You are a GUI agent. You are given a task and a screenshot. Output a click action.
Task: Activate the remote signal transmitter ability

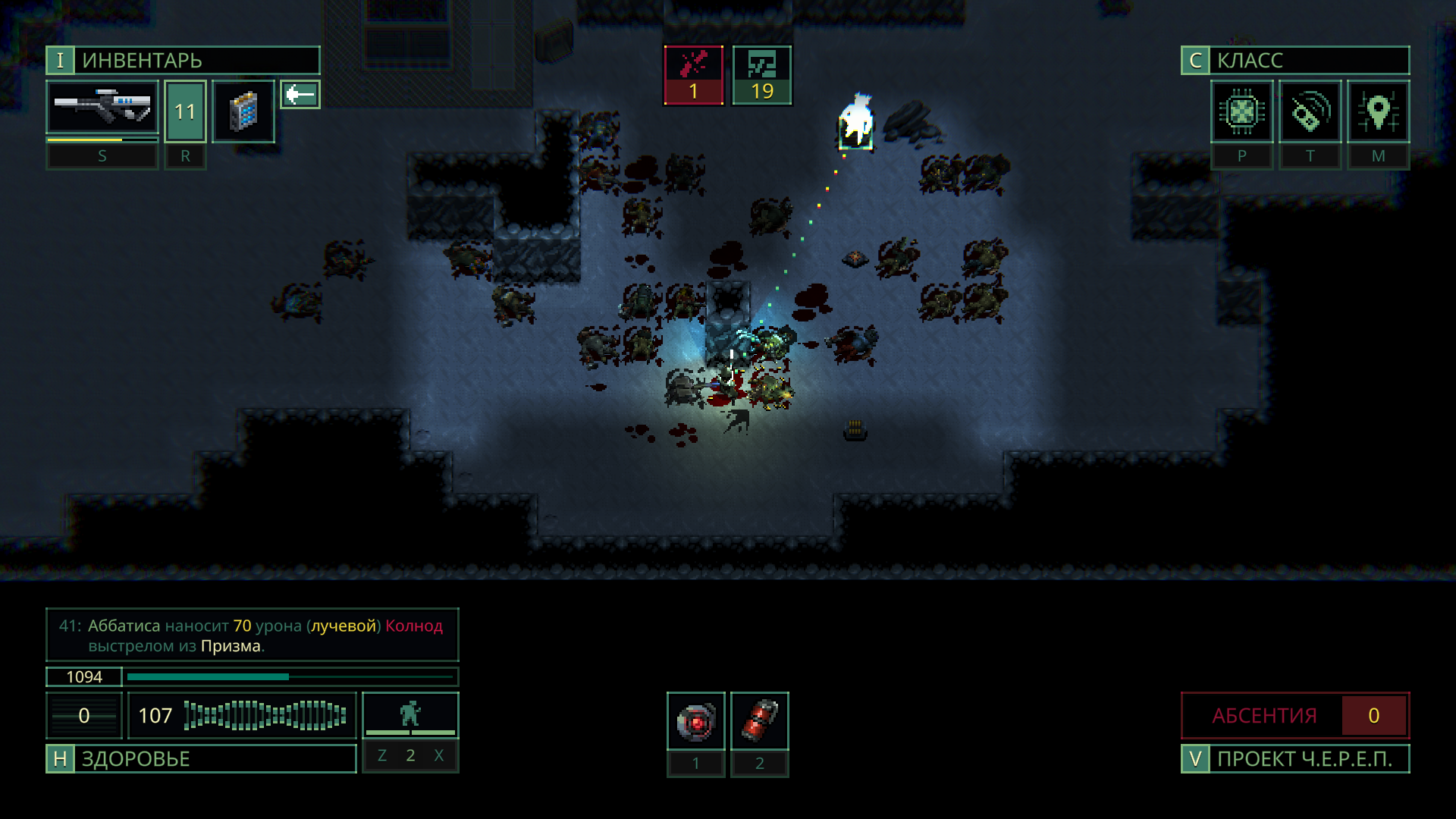(x=1310, y=112)
